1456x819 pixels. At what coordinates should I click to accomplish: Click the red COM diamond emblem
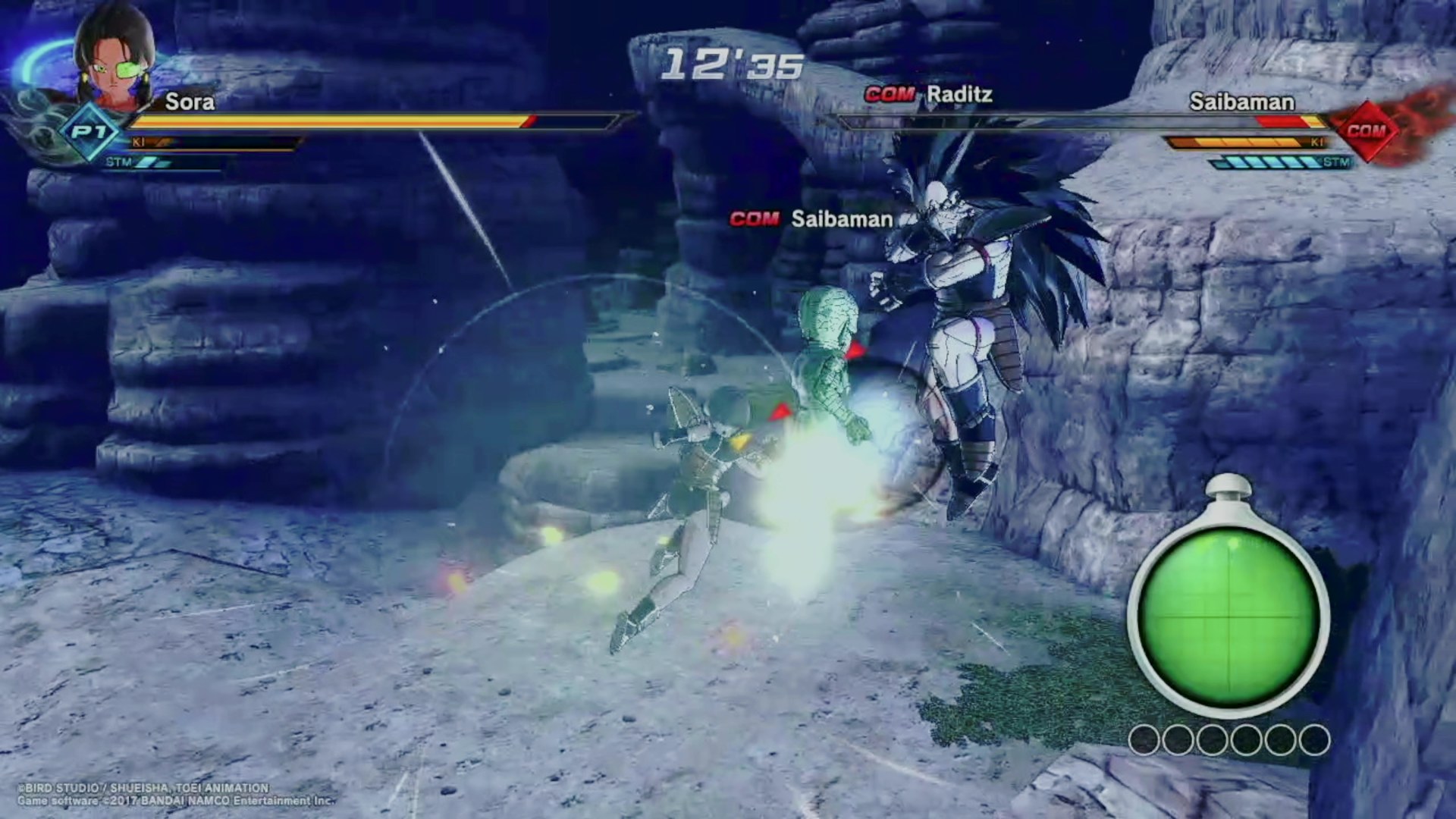[1366, 131]
